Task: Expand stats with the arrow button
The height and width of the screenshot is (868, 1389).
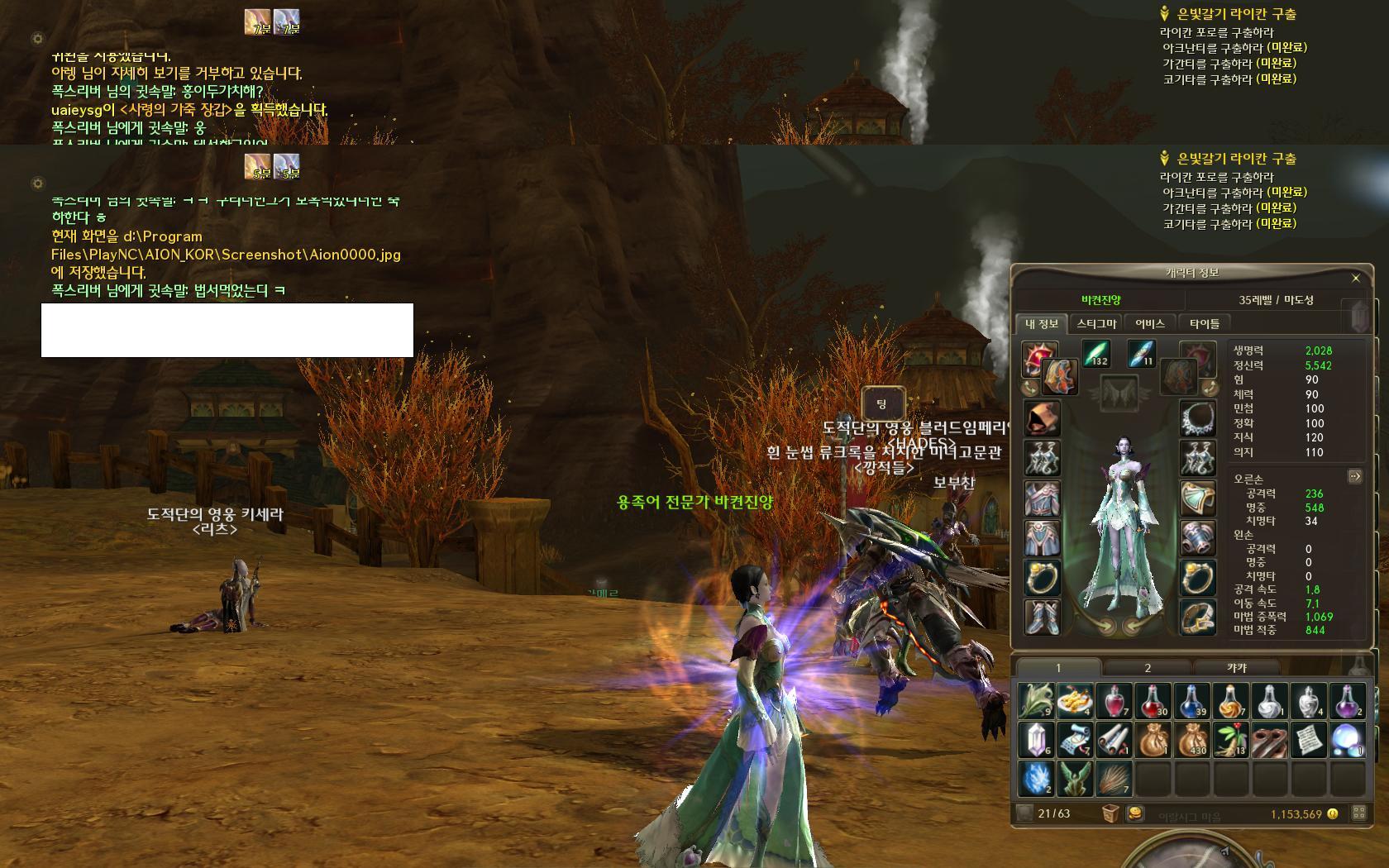Action: coord(1354,476)
